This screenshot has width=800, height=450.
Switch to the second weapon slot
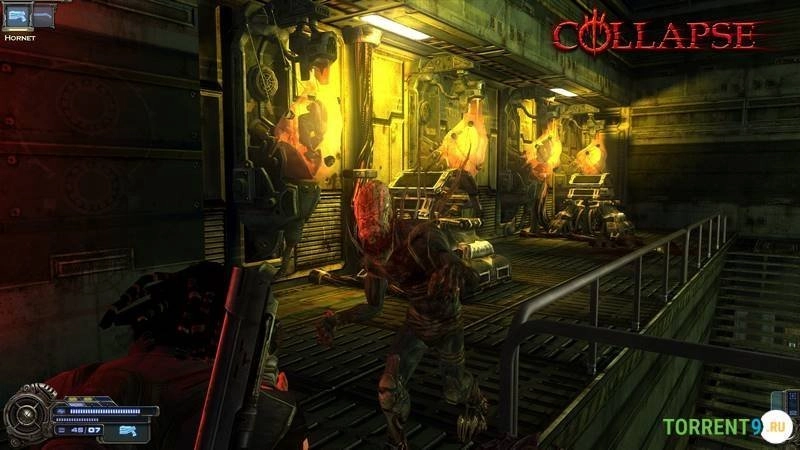click(x=43, y=15)
